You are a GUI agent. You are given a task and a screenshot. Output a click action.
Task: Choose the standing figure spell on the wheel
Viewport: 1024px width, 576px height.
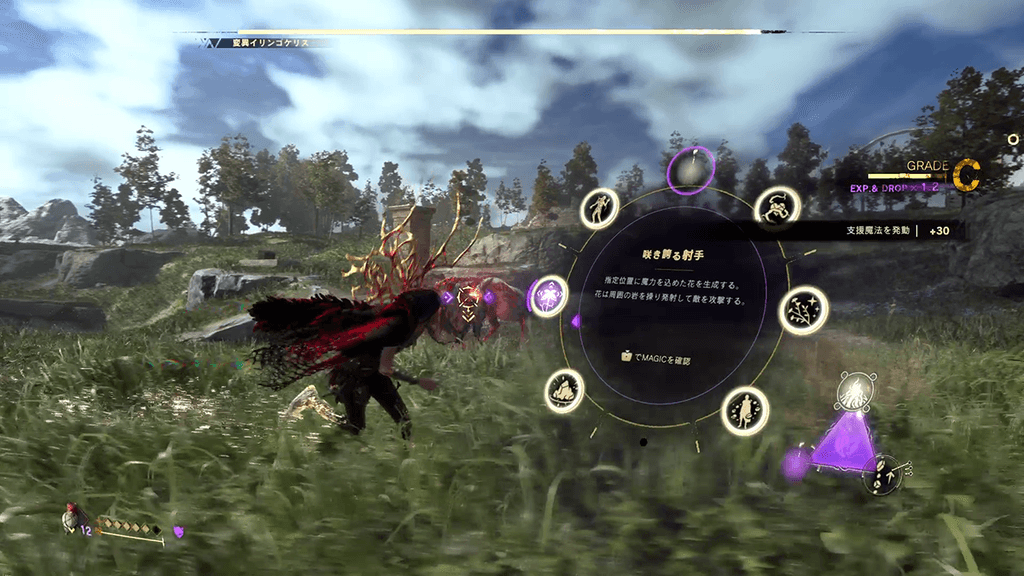[x=600, y=208]
